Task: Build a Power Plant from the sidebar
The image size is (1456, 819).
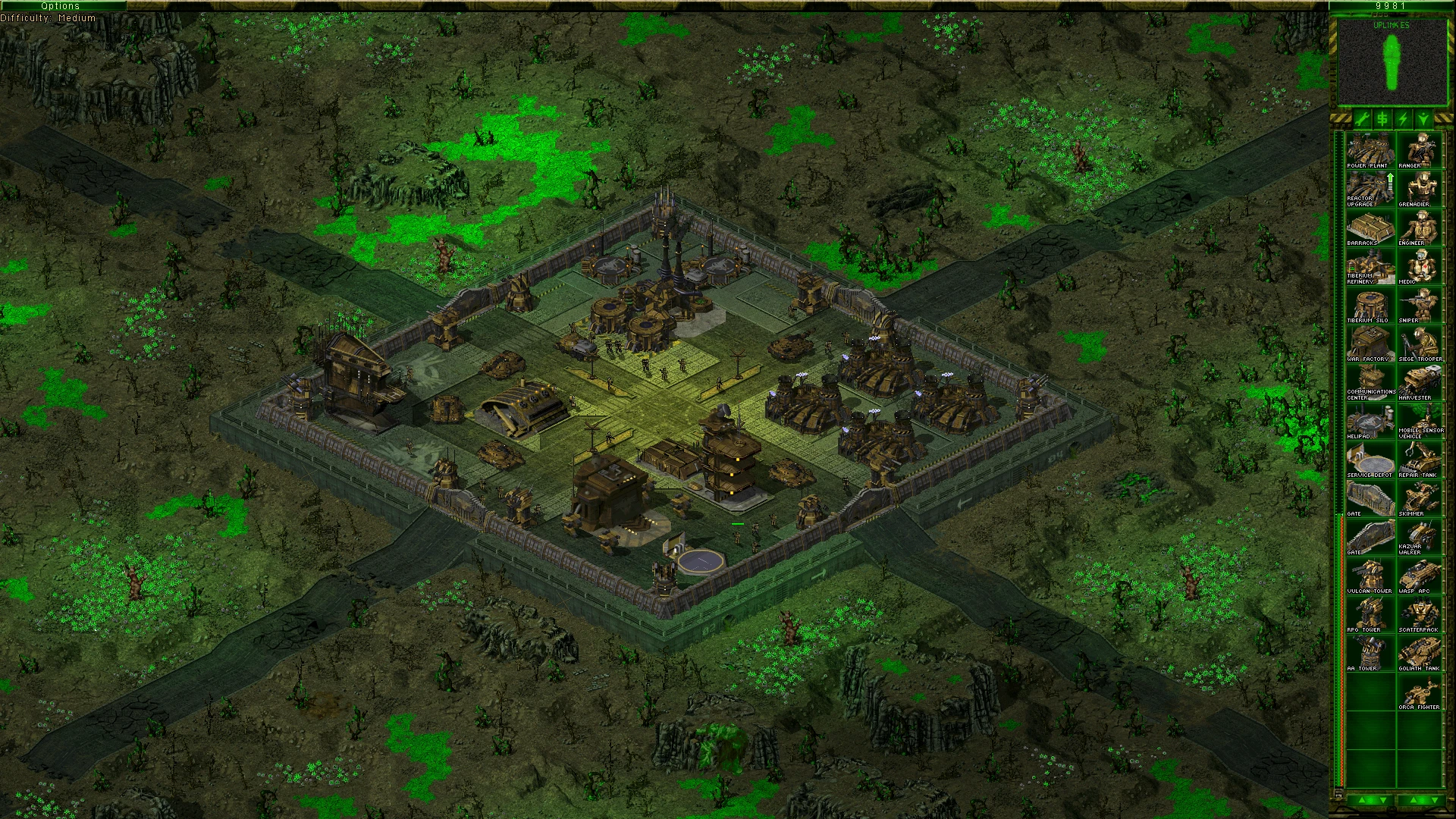Action: pos(1370,150)
